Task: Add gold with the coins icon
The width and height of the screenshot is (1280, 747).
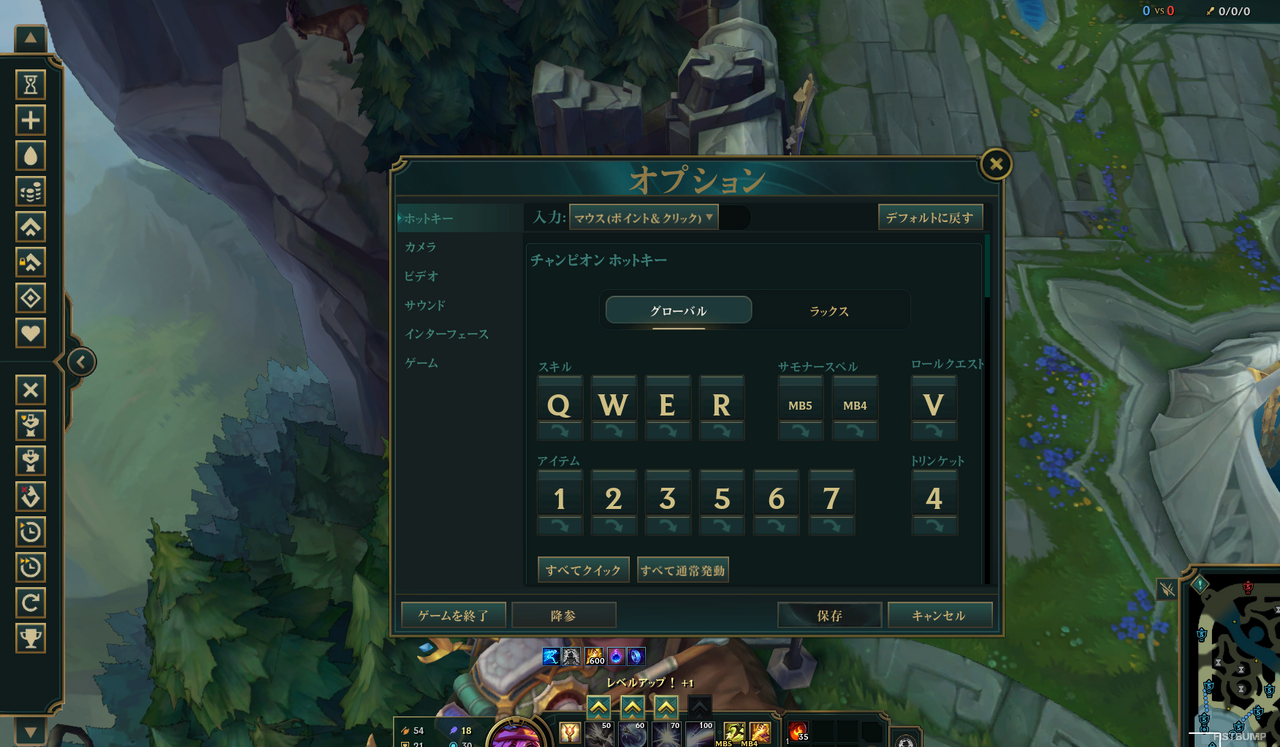Action: [30, 191]
